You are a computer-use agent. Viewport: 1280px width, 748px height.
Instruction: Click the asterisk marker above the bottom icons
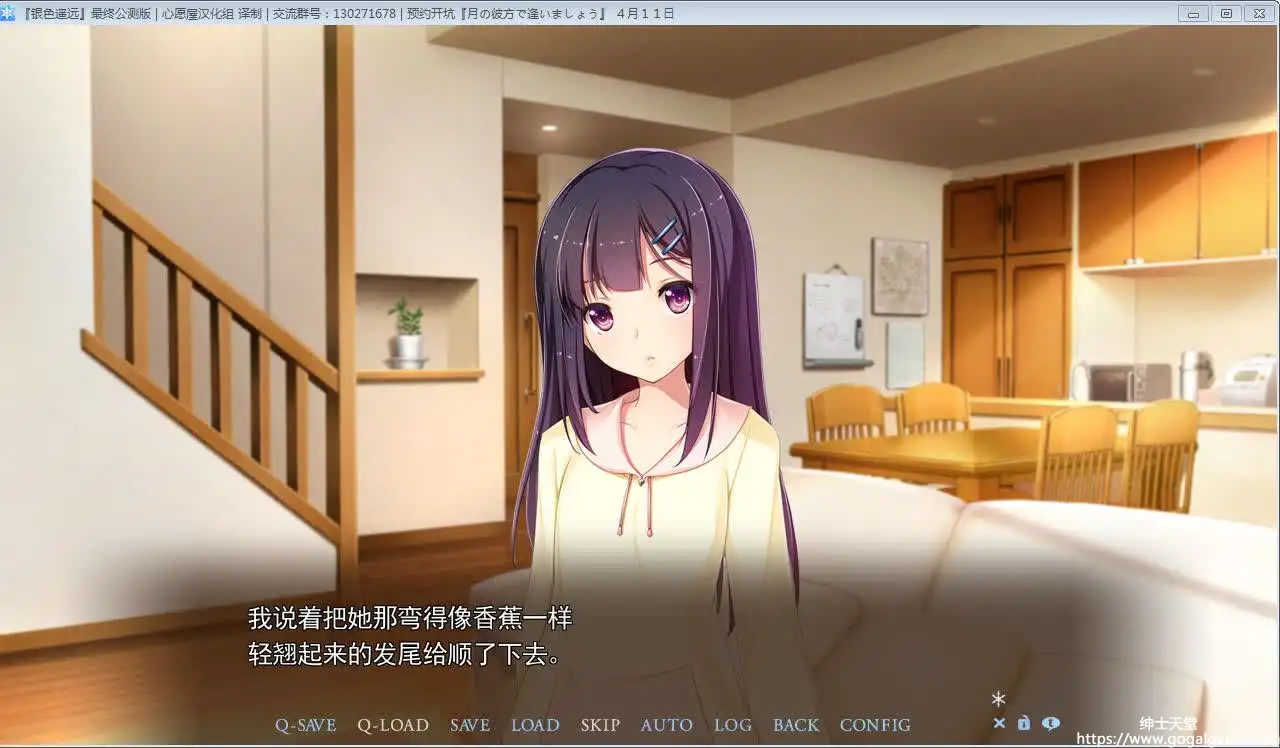tap(998, 700)
